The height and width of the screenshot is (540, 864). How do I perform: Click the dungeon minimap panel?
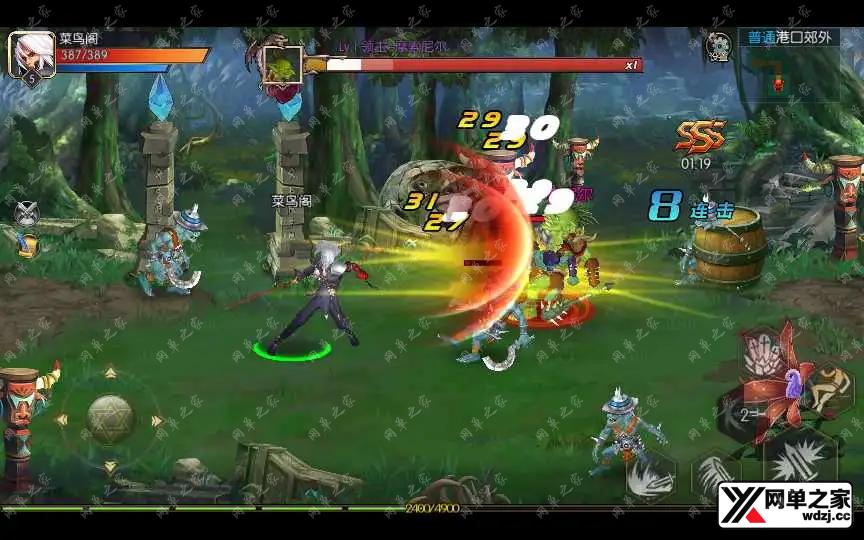pyautogui.click(x=791, y=76)
